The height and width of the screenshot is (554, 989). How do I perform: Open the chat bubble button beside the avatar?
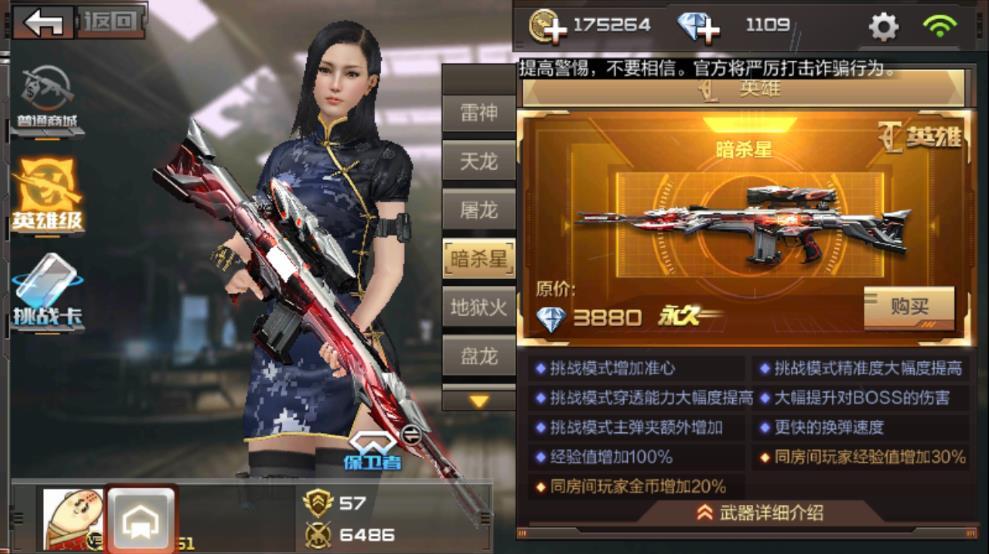click(141, 519)
